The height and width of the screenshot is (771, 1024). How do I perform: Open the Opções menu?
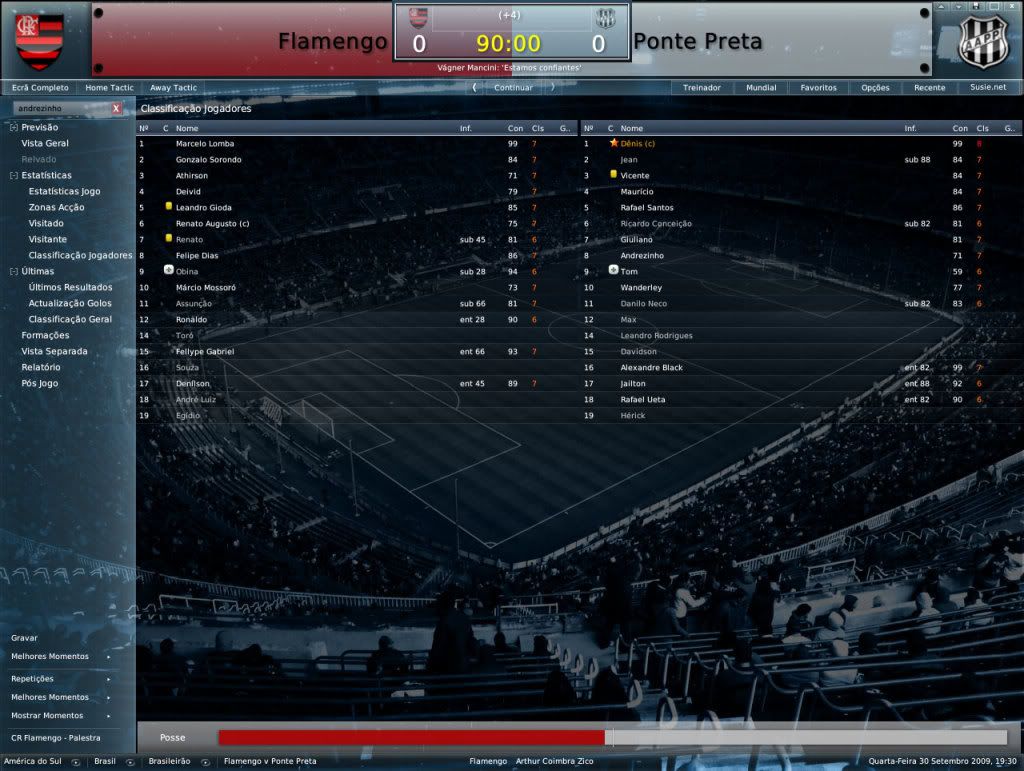[875, 87]
